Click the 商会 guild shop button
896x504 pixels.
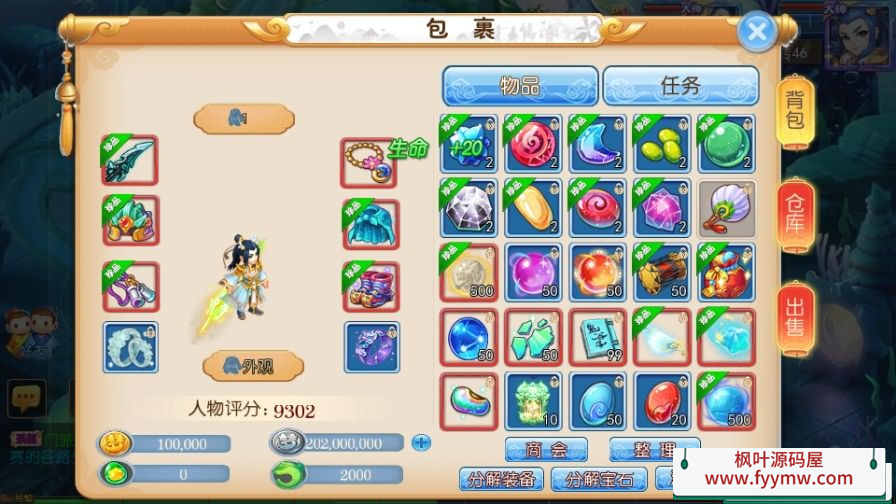tap(545, 449)
